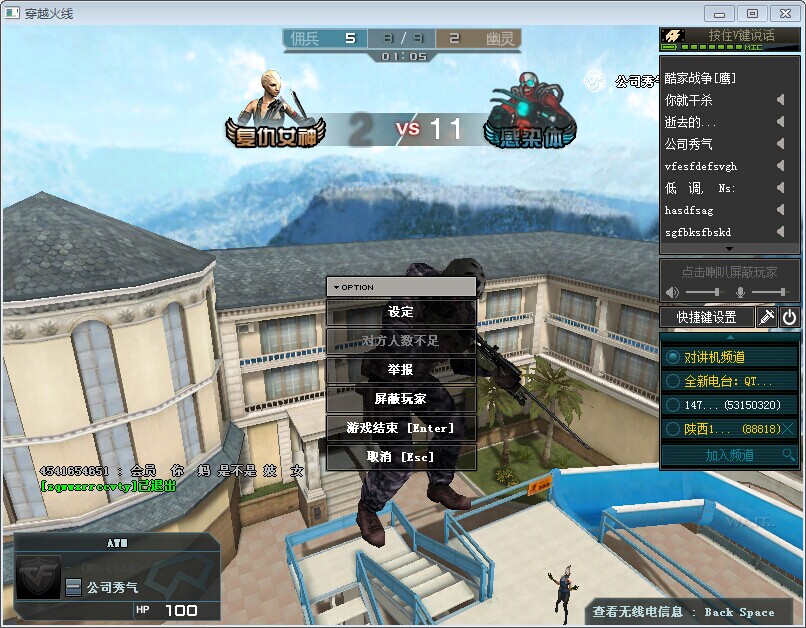Viewport: 806px width, 628px height.
Task: Mute player hasdfsag via speaker icon
Action: [780, 210]
